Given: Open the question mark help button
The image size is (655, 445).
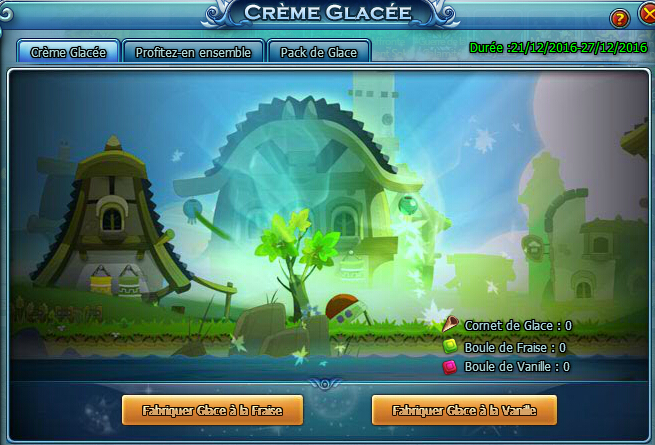Looking at the screenshot, I should (619, 19).
